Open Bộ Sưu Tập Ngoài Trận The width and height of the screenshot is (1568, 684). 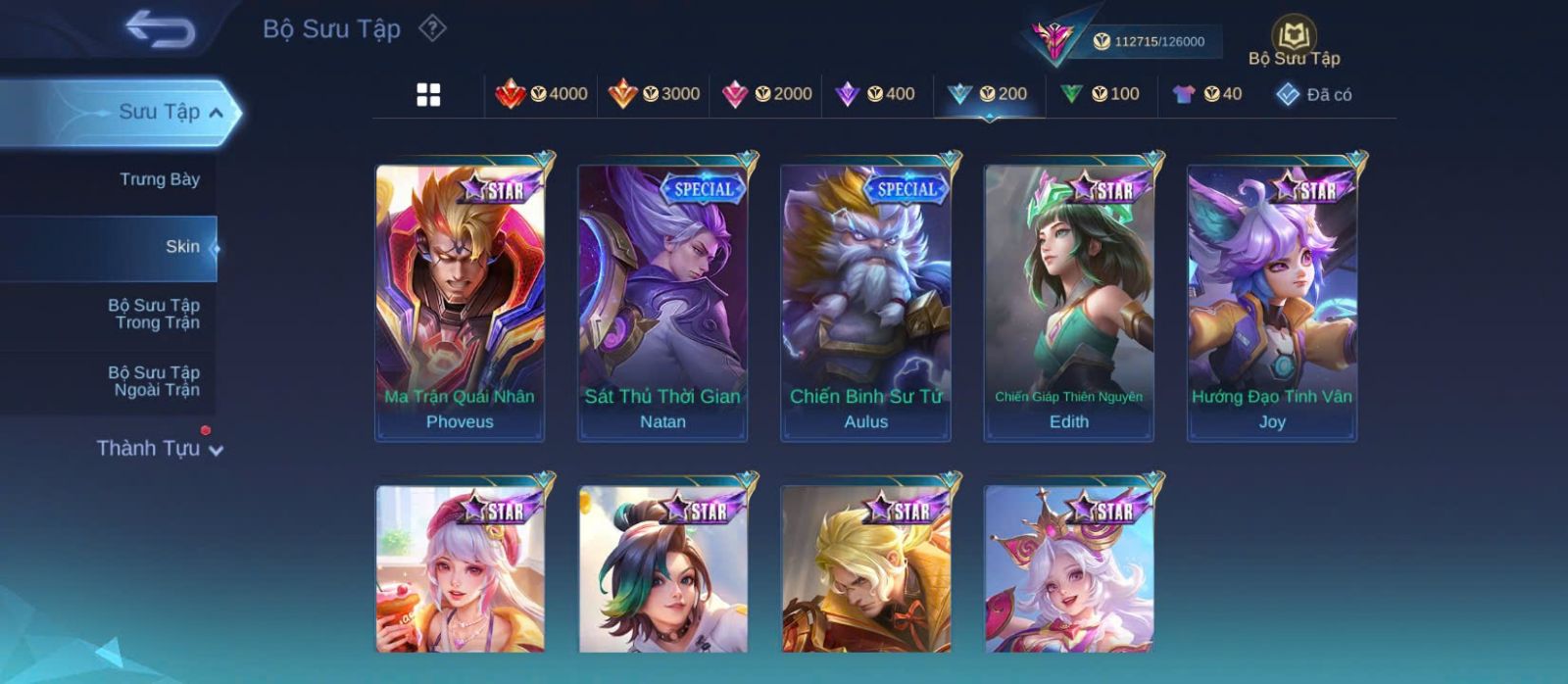pos(154,381)
